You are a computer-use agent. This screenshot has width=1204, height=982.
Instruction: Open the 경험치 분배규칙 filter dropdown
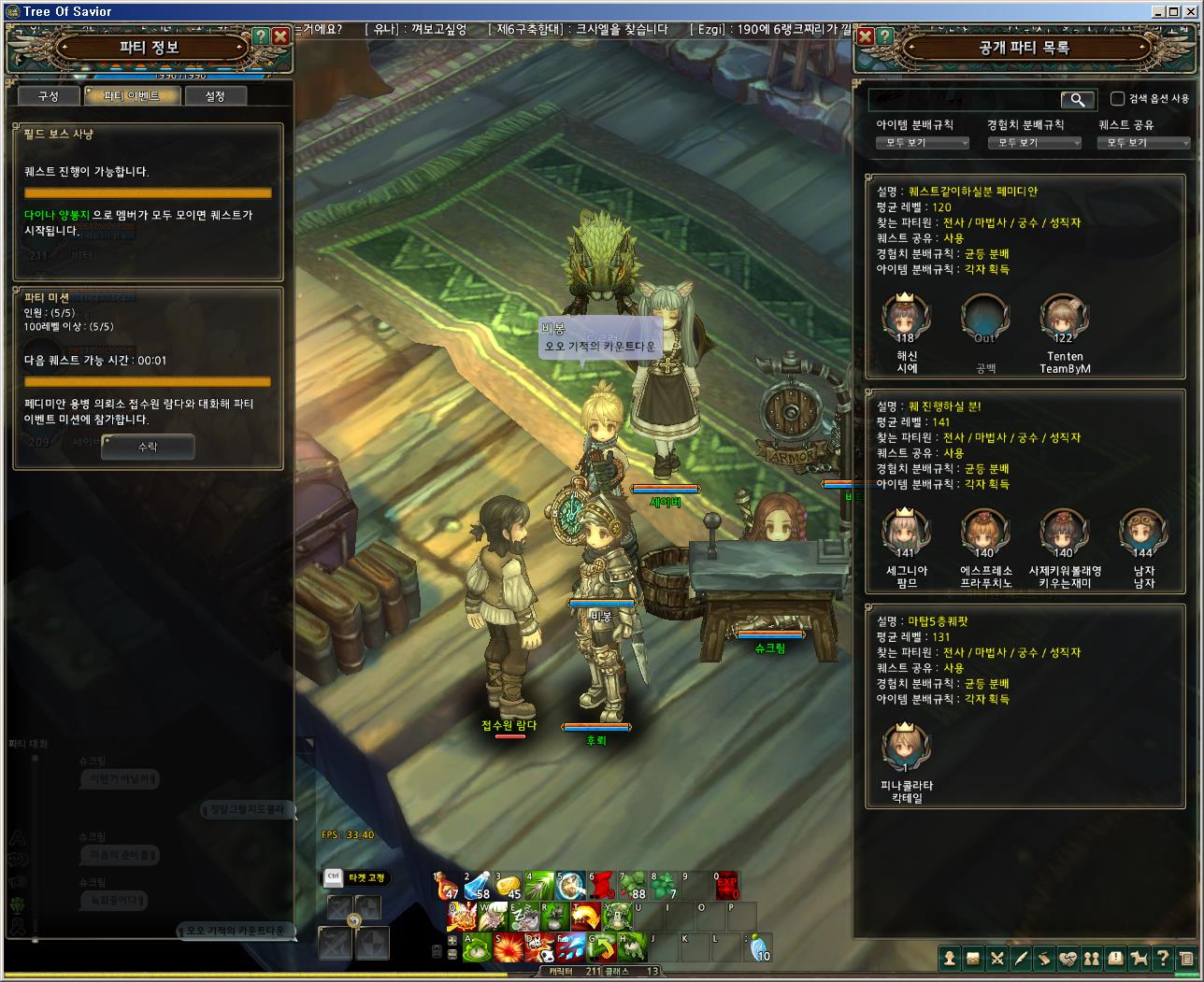[1034, 143]
